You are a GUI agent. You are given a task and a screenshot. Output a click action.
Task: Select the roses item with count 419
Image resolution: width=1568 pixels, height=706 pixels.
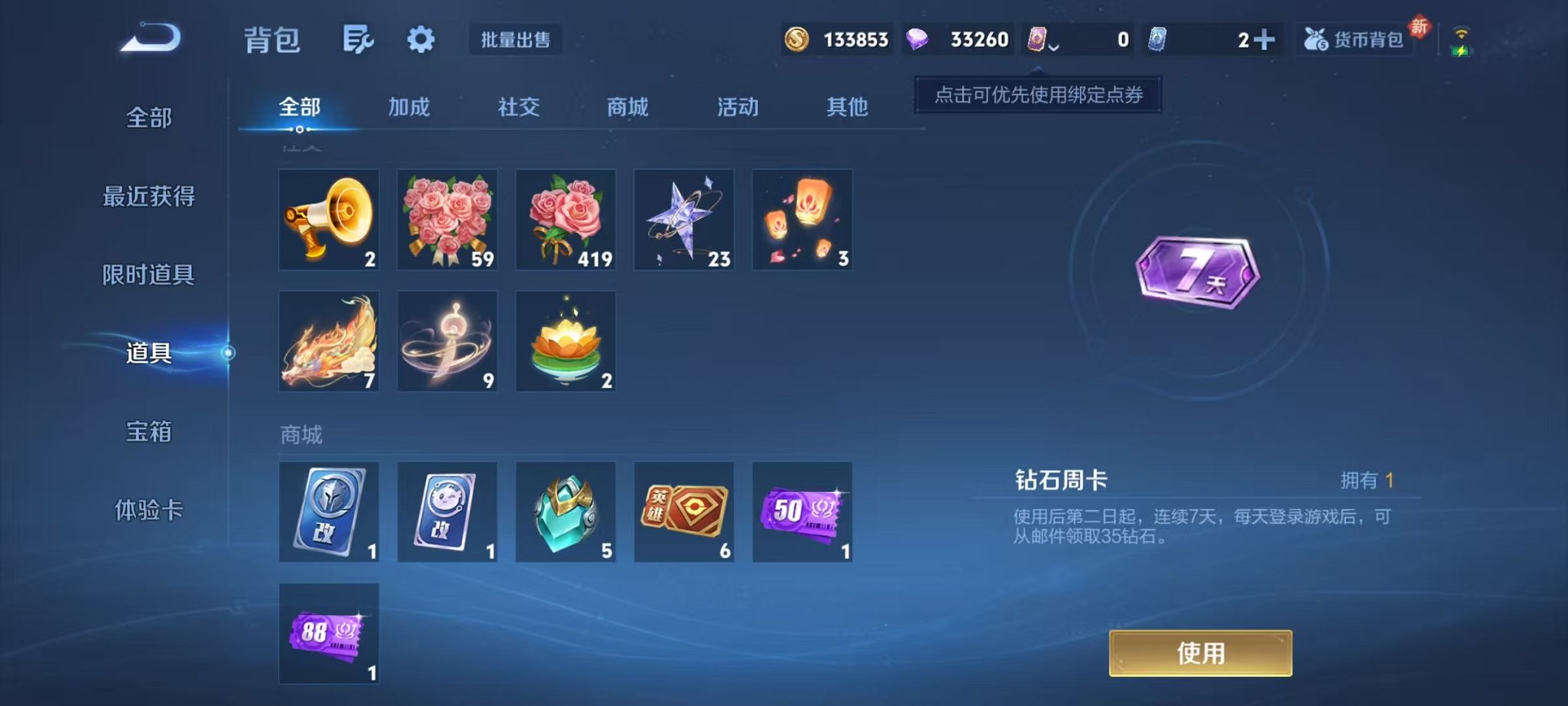pyautogui.click(x=566, y=219)
